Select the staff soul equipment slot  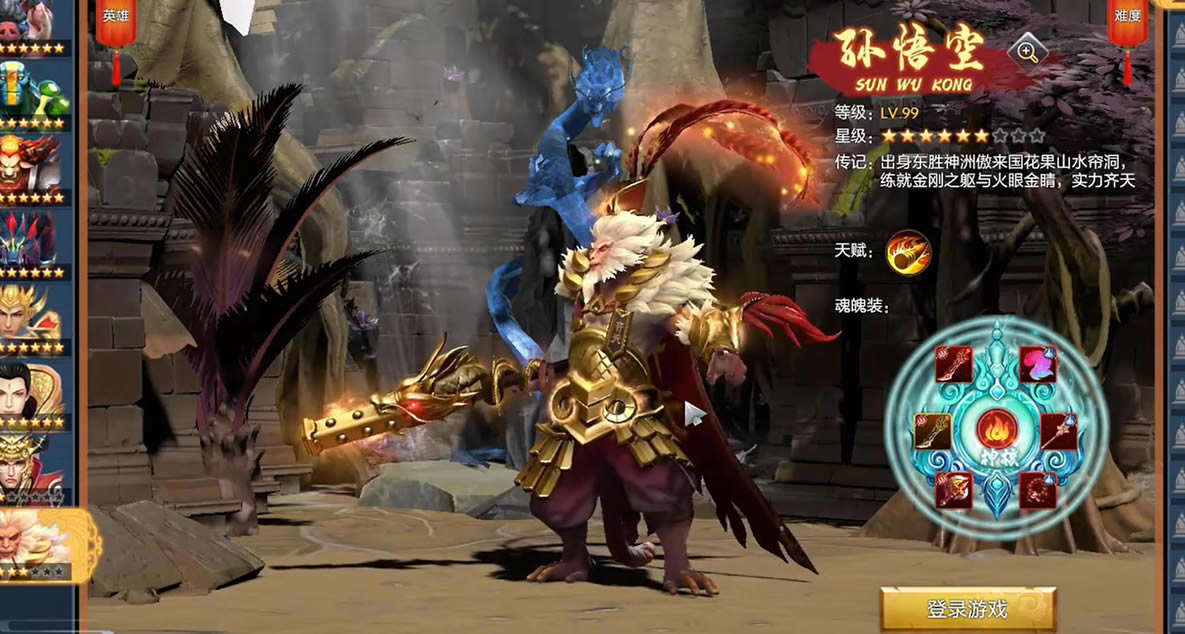click(1059, 432)
